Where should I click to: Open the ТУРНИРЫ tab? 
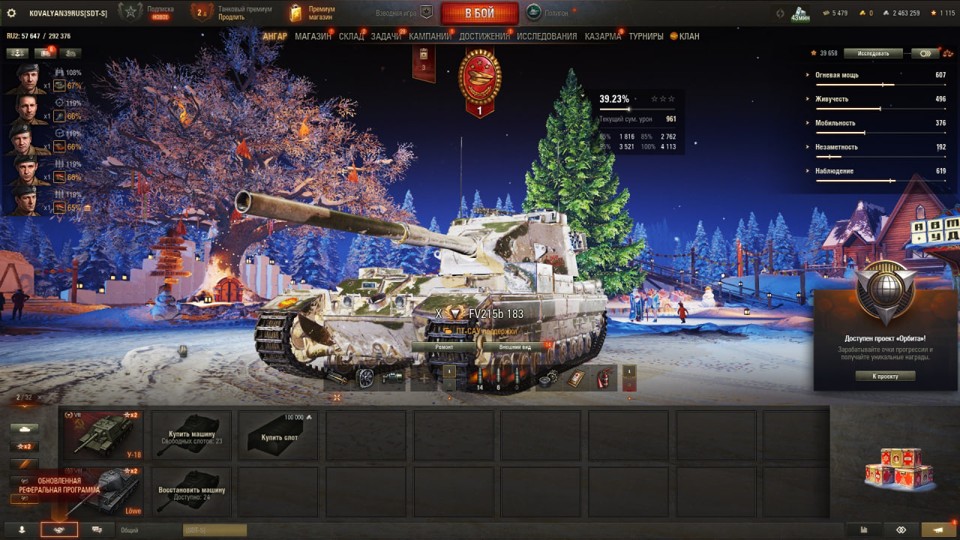point(645,36)
